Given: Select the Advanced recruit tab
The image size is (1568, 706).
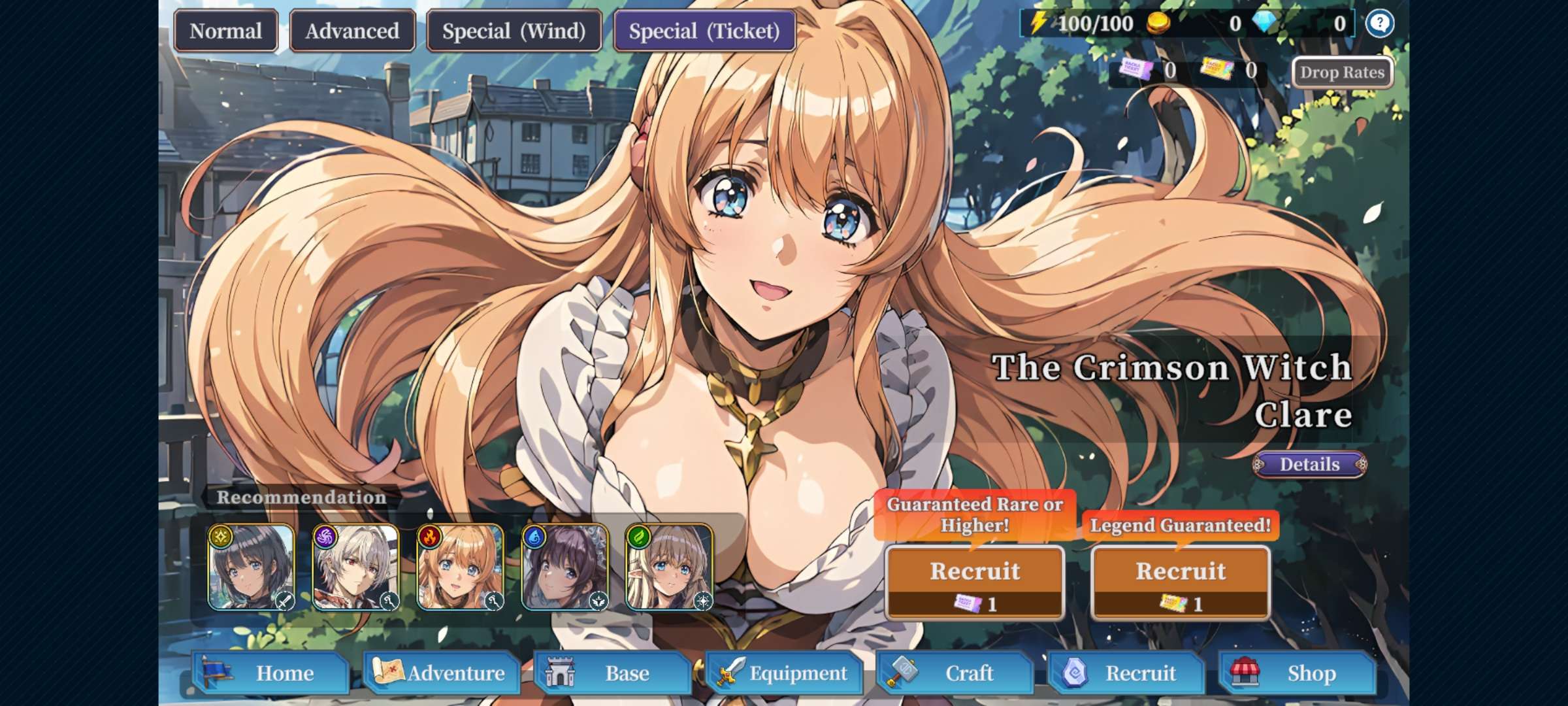Looking at the screenshot, I should point(352,31).
